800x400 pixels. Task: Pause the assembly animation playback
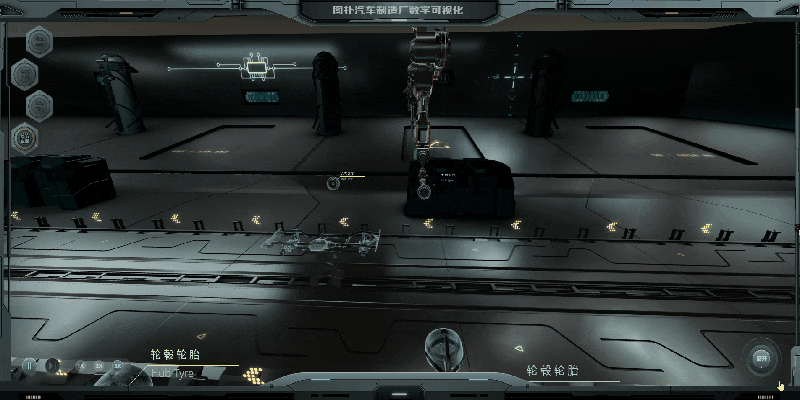[30, 366]
